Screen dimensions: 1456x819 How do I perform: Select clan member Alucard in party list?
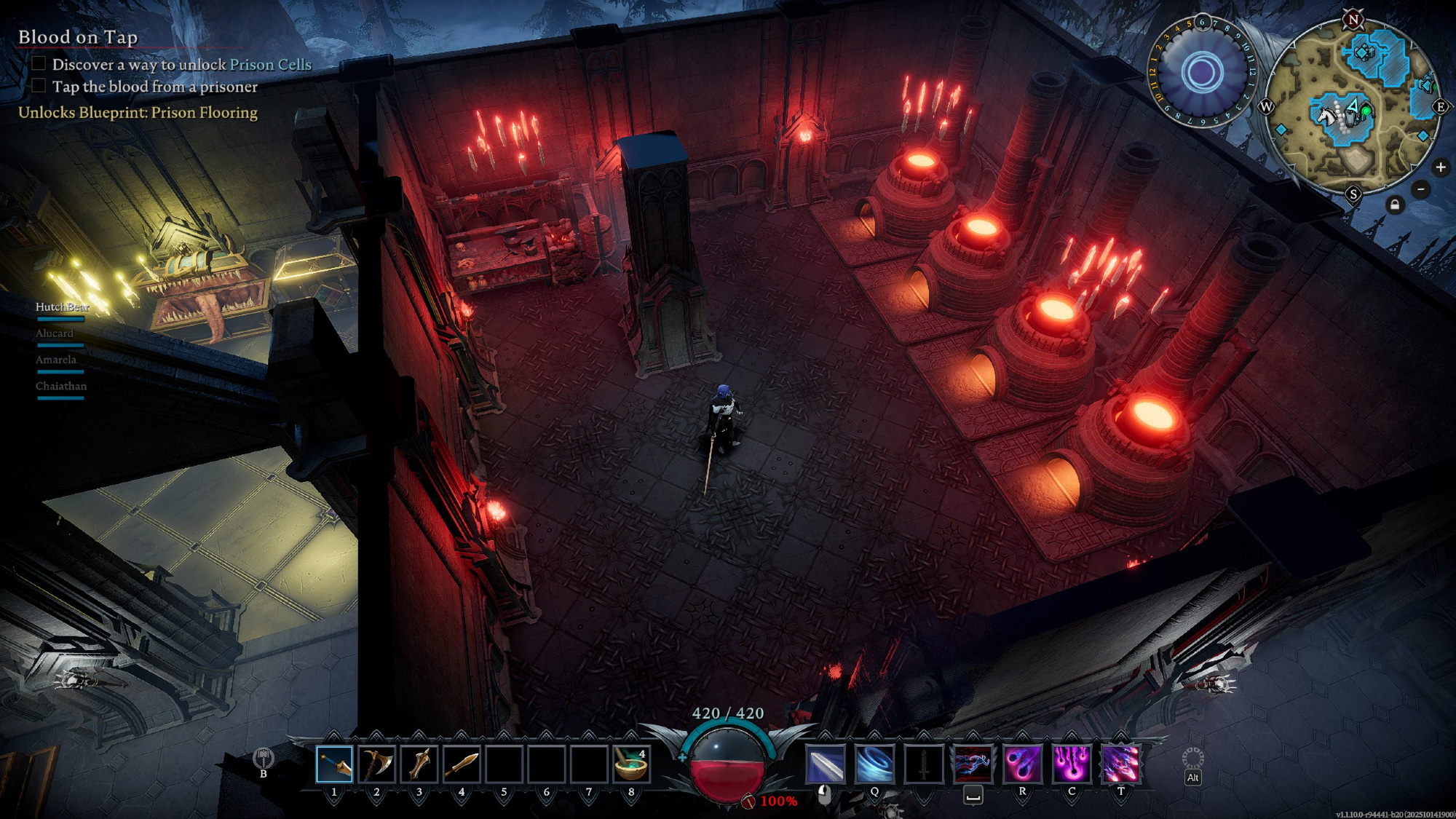click(55, 333)
